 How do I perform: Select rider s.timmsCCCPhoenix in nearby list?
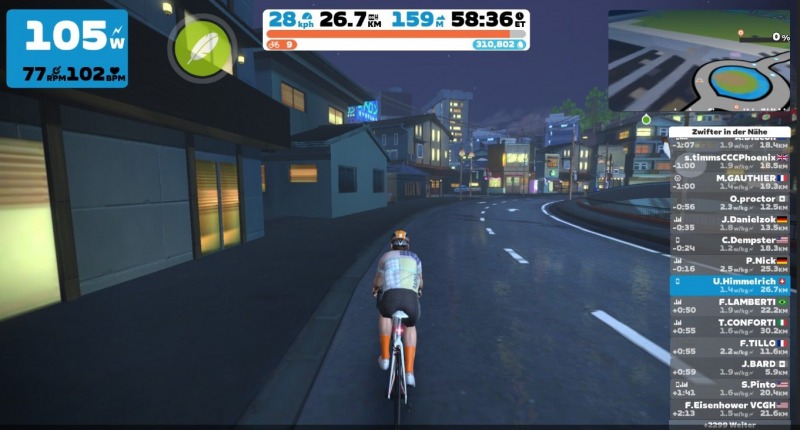pos(733,162)
